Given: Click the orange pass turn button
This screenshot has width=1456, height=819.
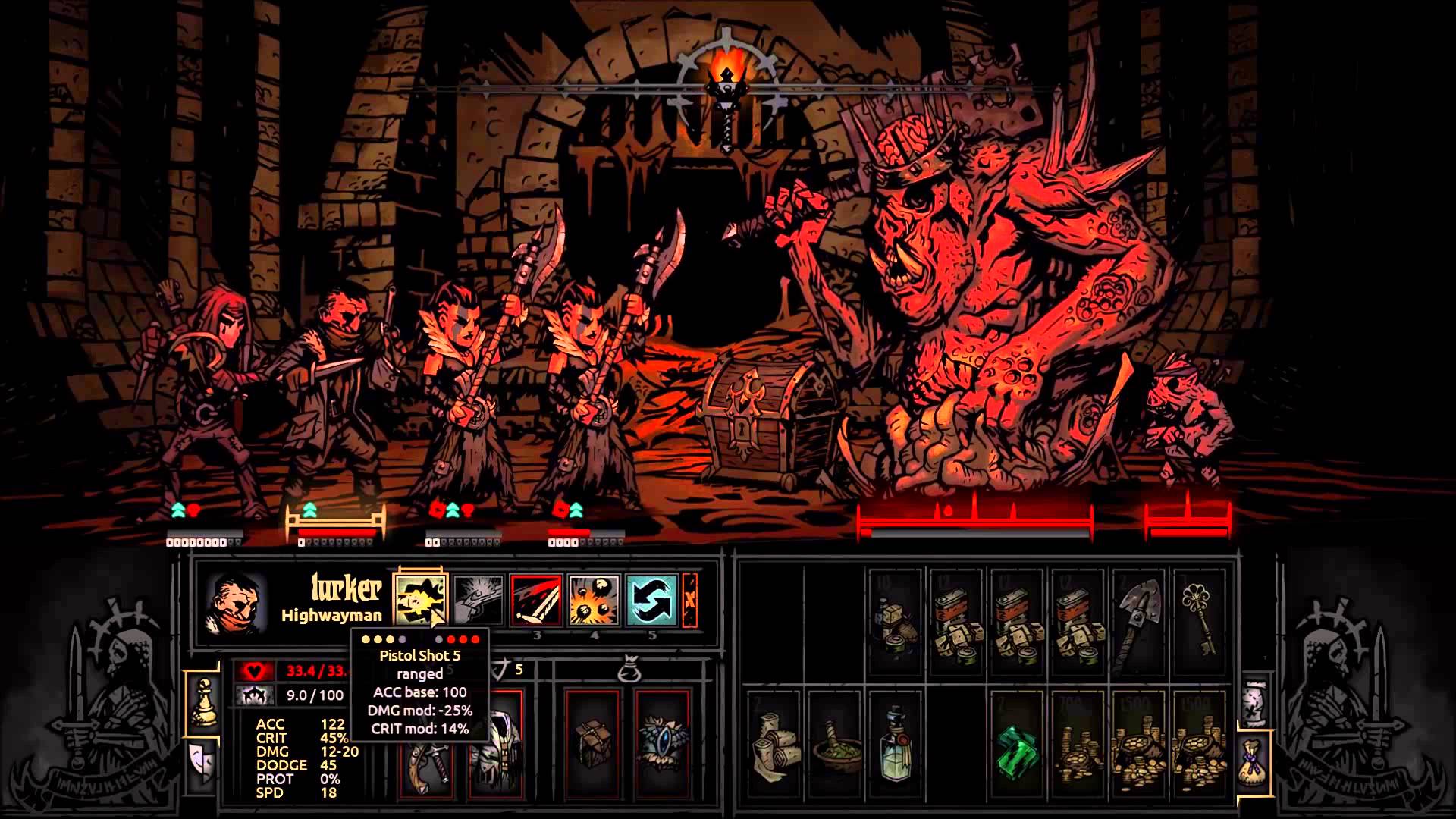Looking at the screenshot, I should pos(690,600).
